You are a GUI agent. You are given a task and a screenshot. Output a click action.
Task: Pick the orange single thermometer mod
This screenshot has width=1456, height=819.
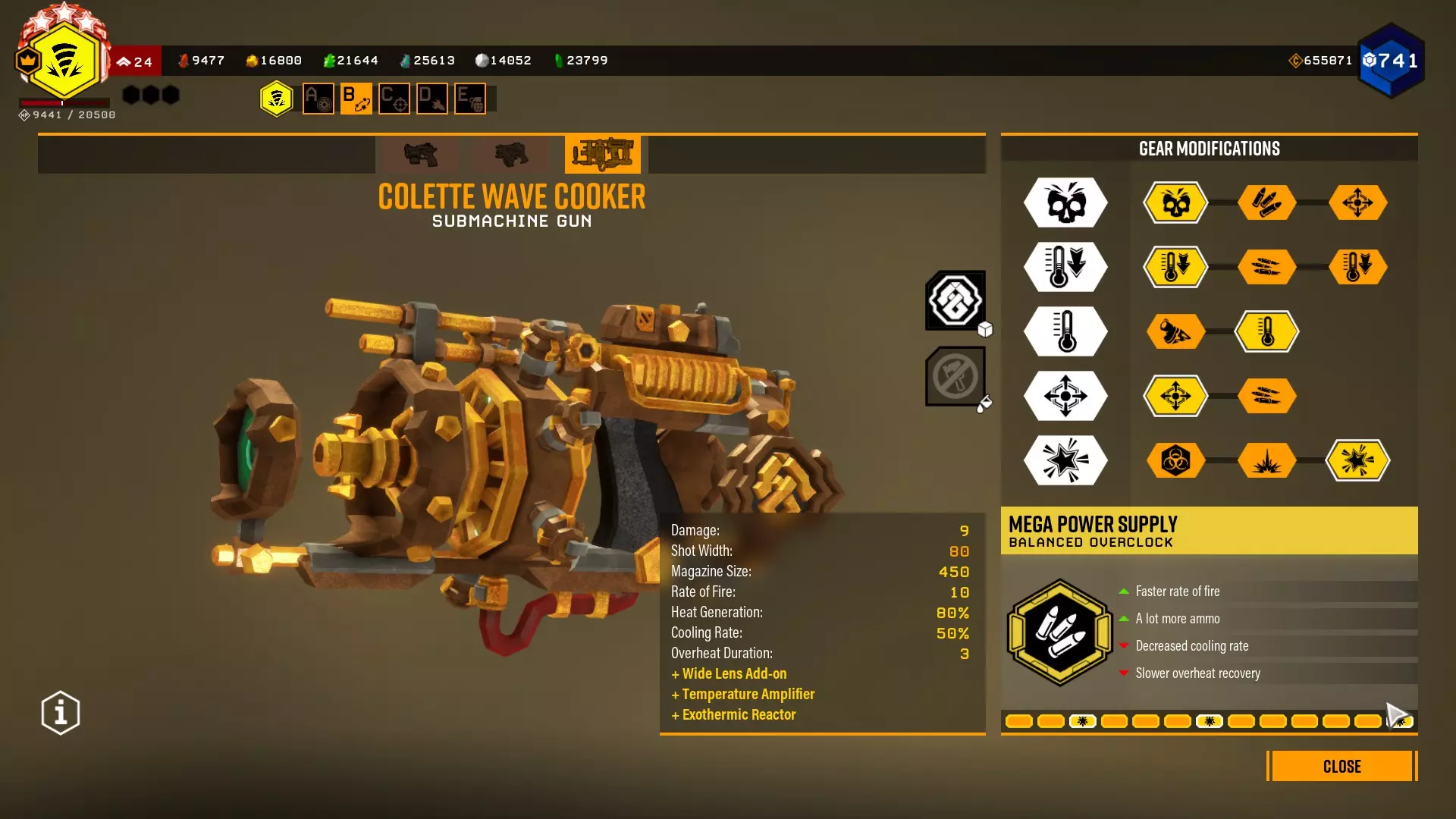pyautogui.click(x=1266, y=331)
